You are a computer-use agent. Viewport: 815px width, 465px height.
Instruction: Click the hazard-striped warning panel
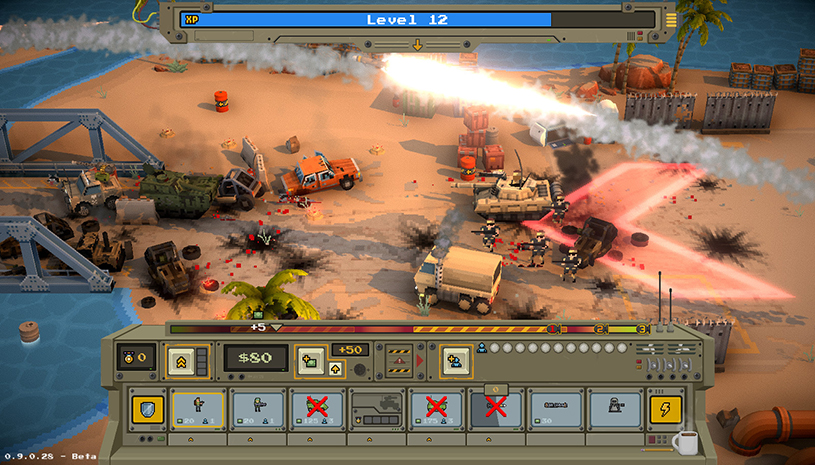point(398,358)
